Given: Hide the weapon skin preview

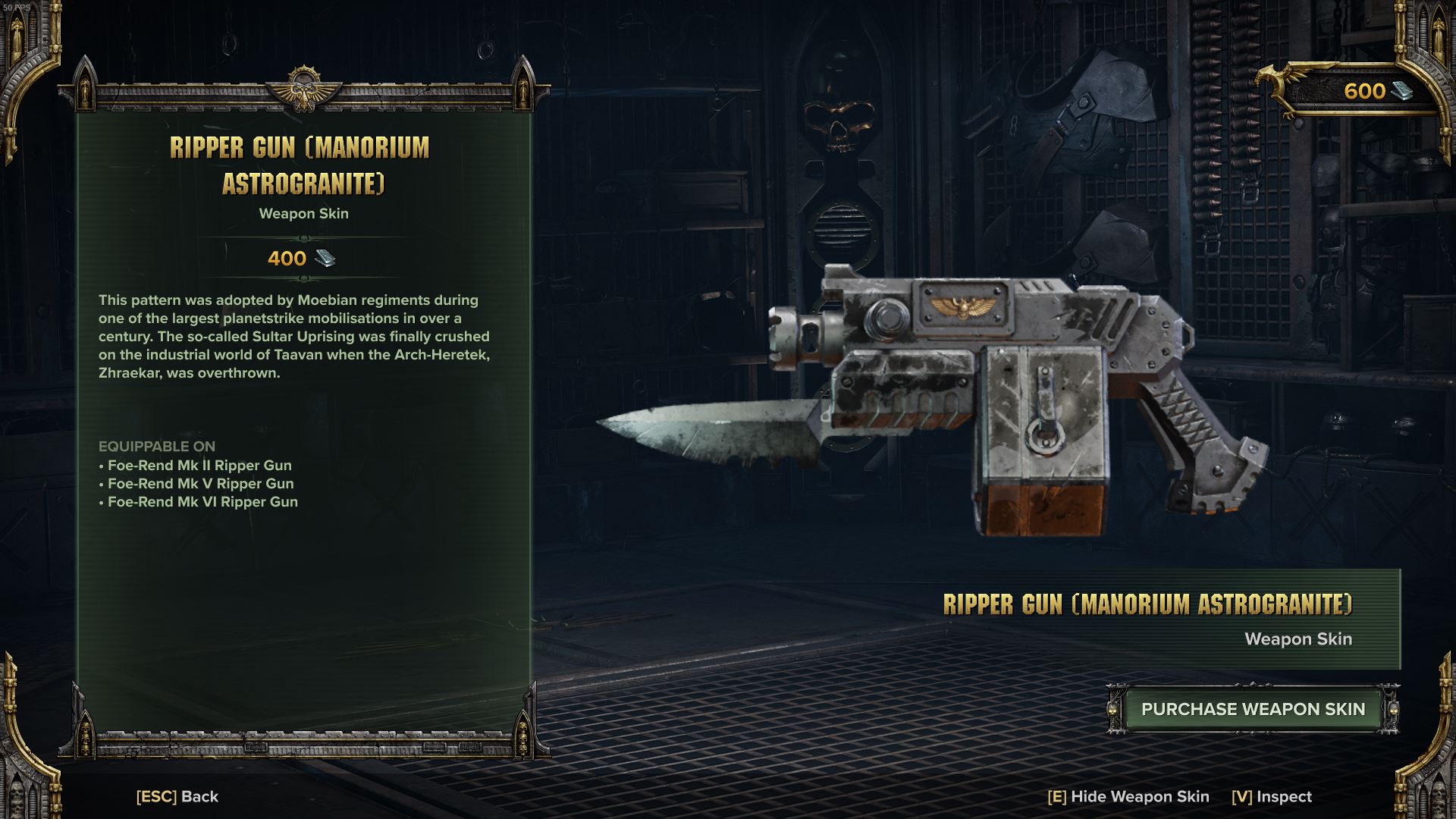Looking at the screenshot, I should click(x=1128, y=796).
